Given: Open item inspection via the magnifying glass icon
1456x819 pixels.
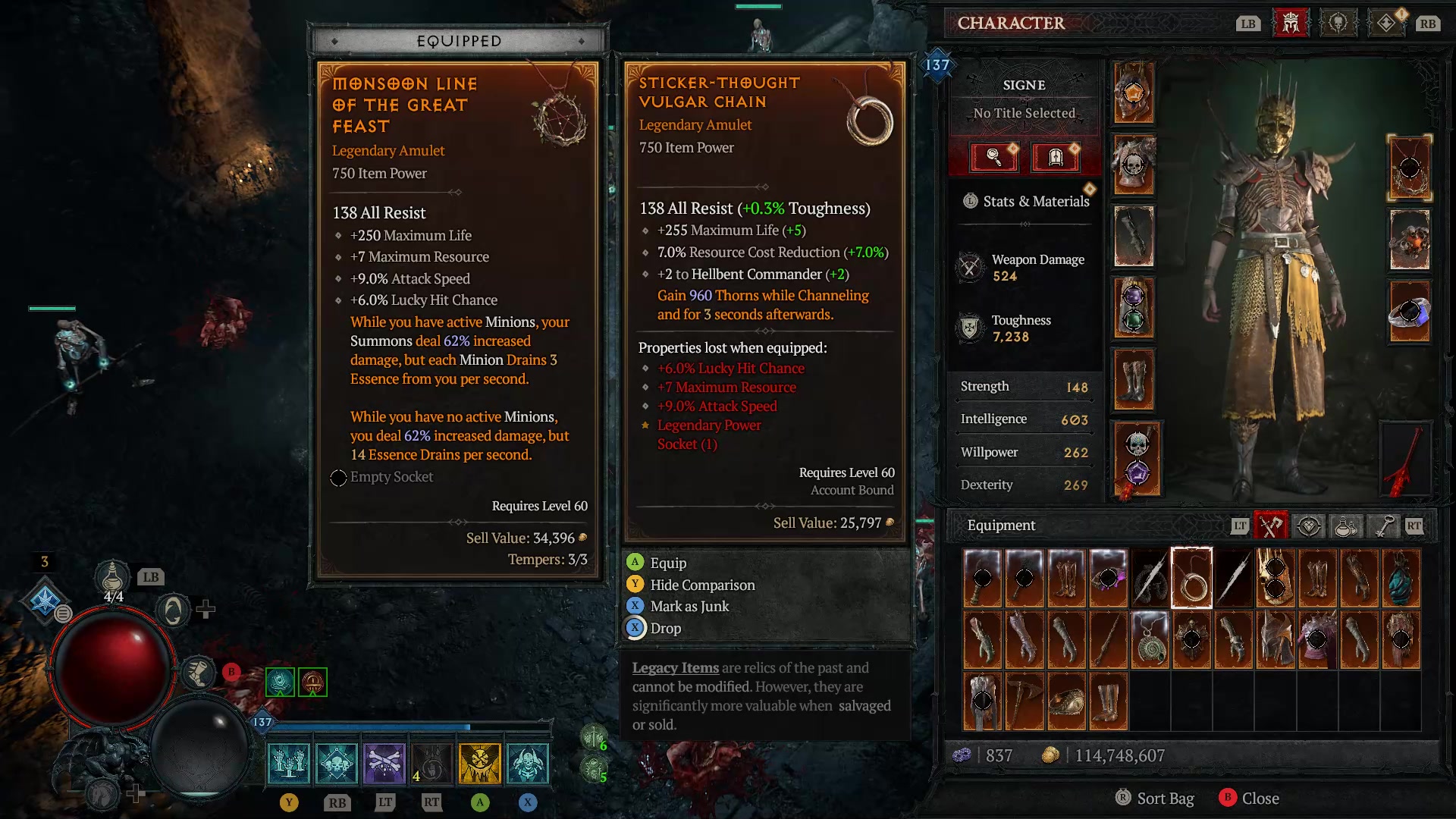Looking at the screenshot, I should pos(993,158).
